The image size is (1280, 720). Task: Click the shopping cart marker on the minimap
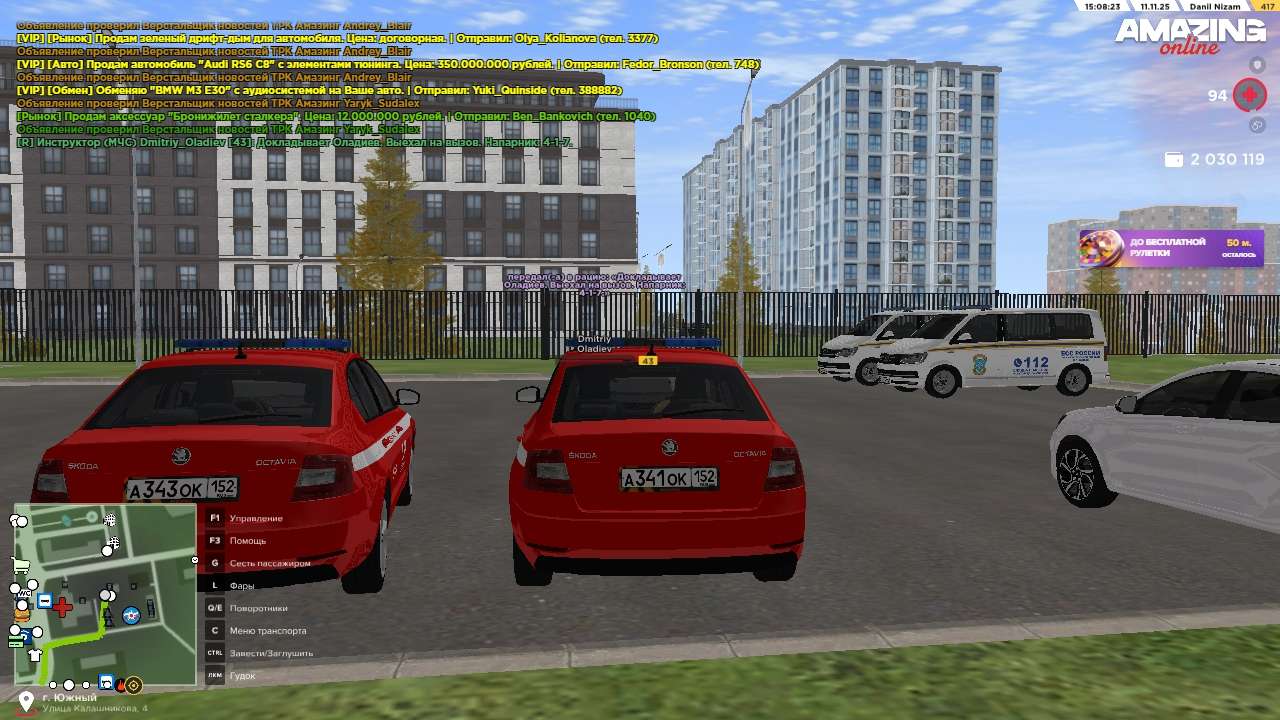pyautogui.click(x=19, y=567)
